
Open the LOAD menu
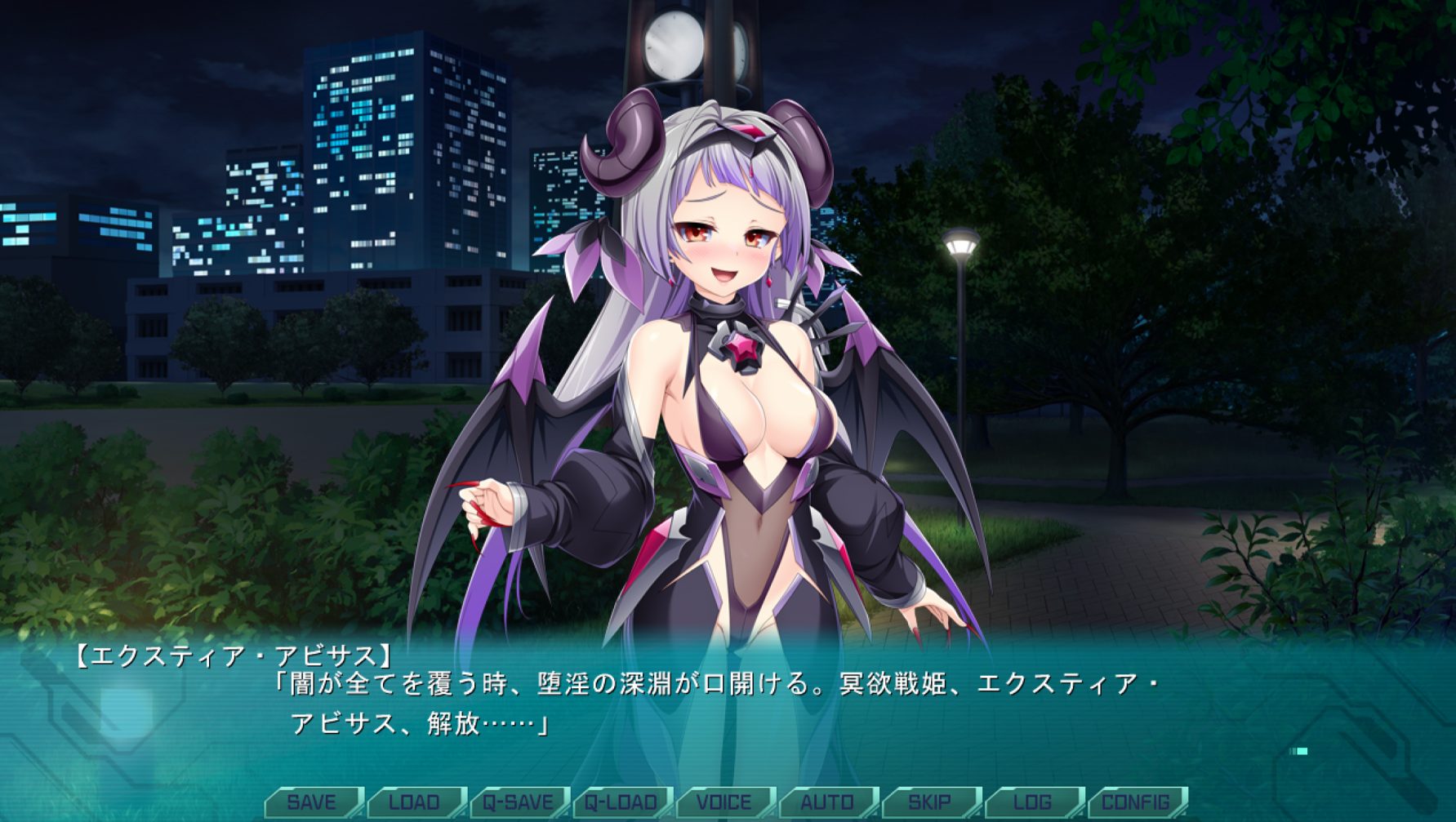(415, 802)
